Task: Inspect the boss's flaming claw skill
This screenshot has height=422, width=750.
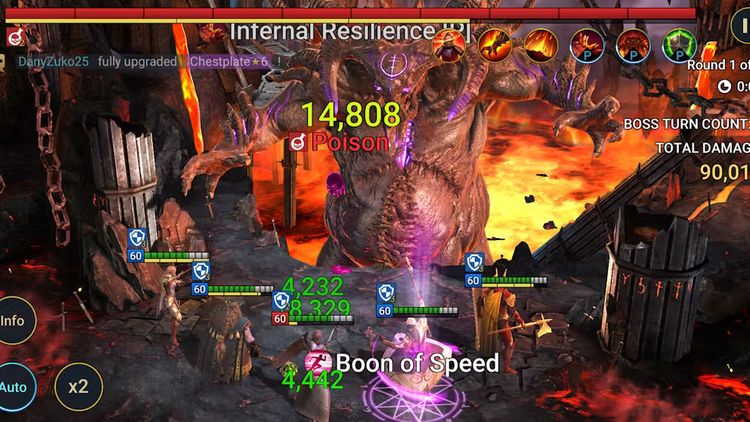Action: pyautogui.click(x=495, y=43)
